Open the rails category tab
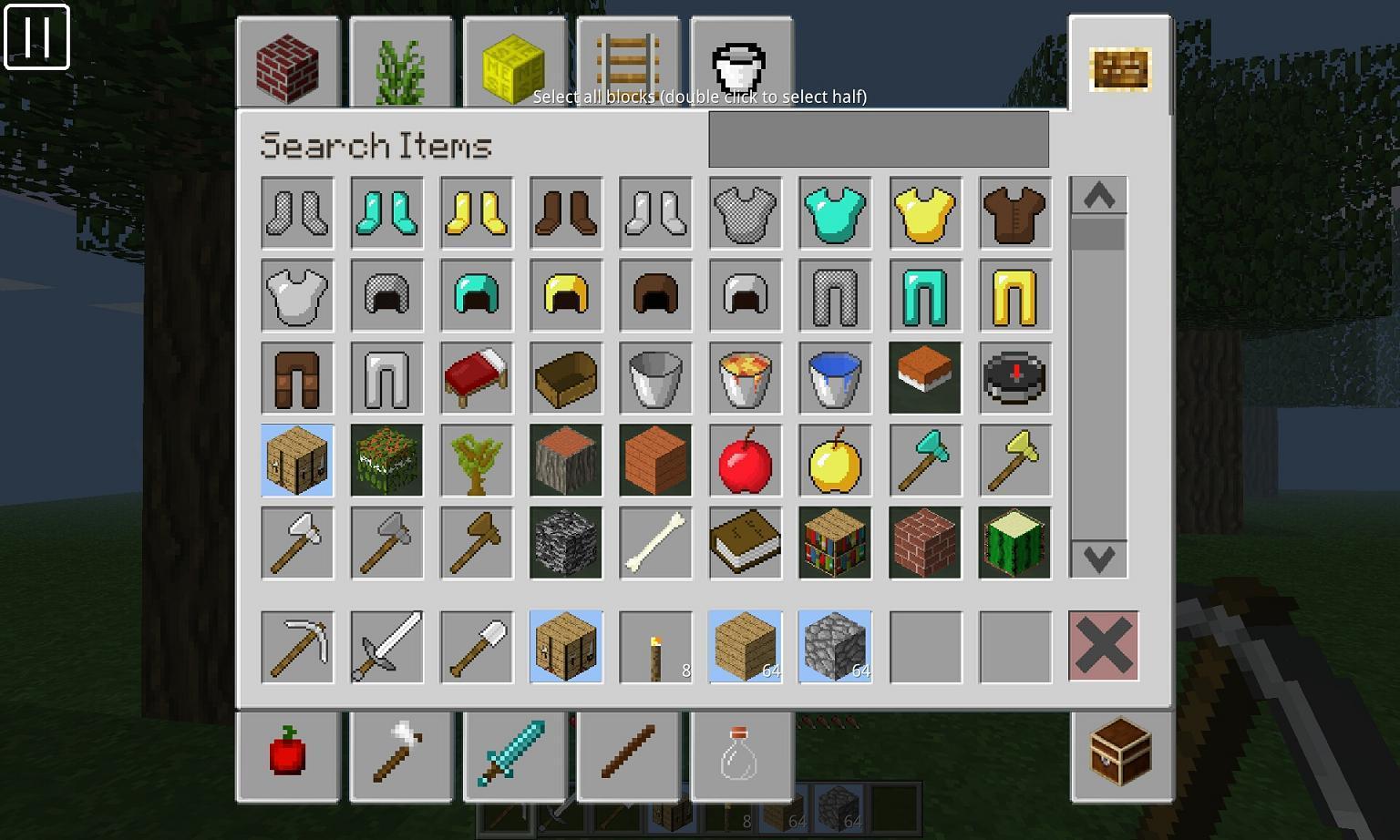The image size is (1400, 840). (x=629, y=64)
